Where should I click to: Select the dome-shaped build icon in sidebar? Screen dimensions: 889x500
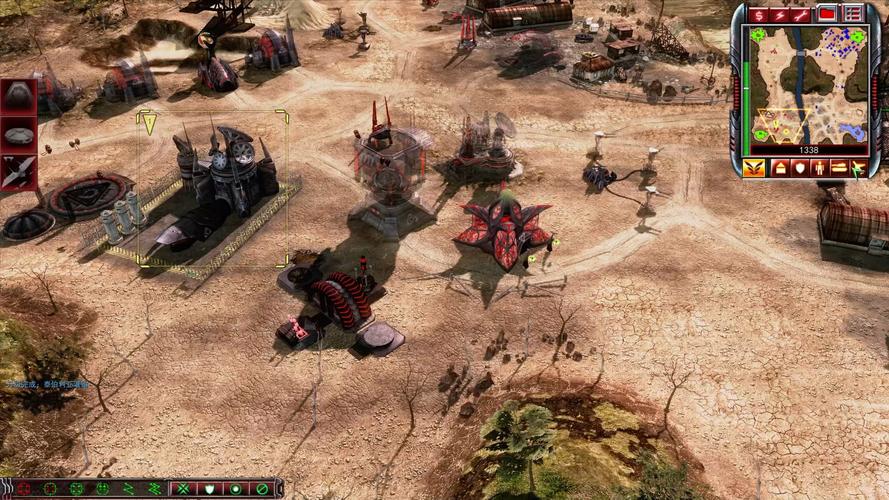18,96
